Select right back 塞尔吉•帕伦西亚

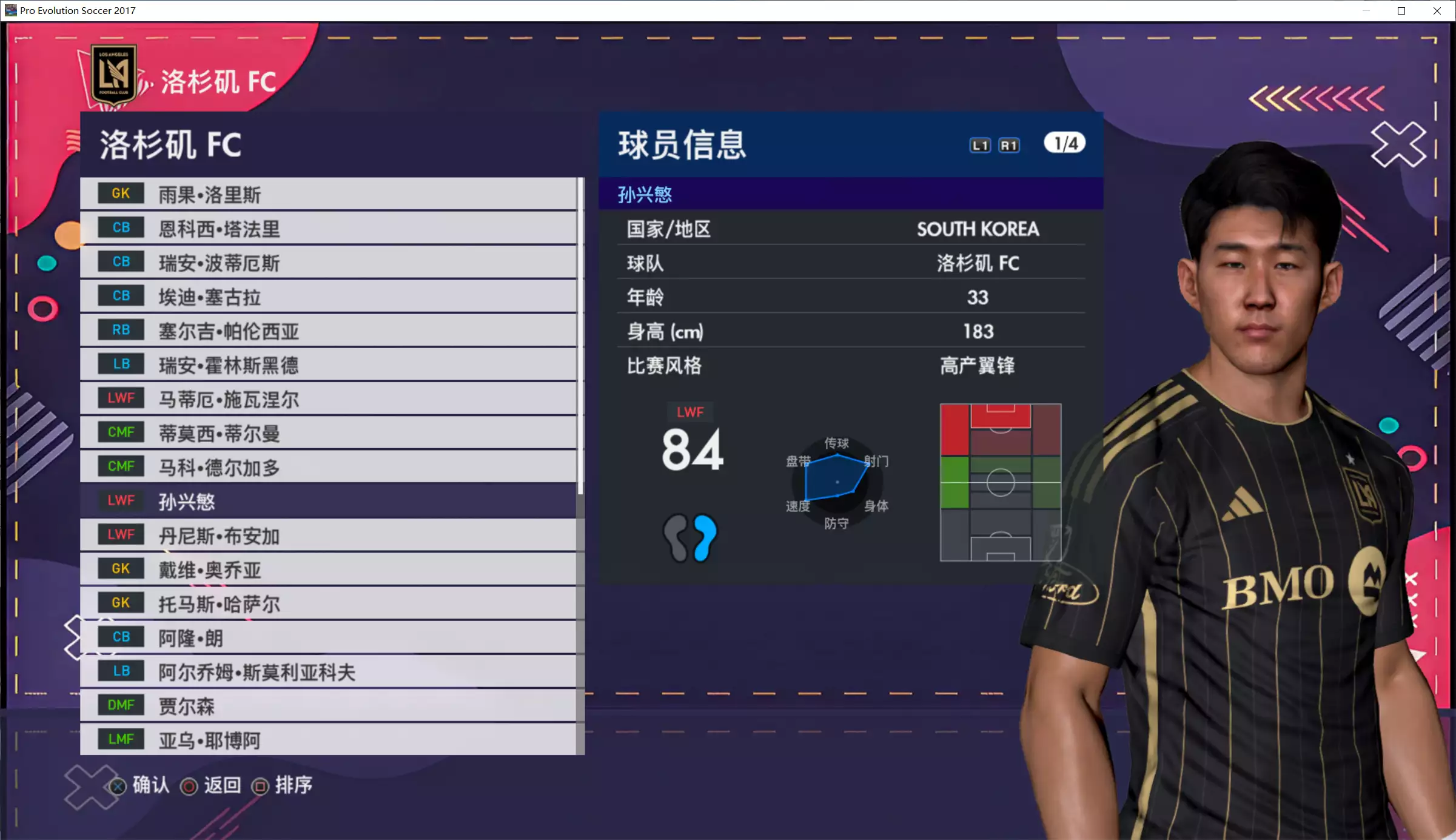327,331
